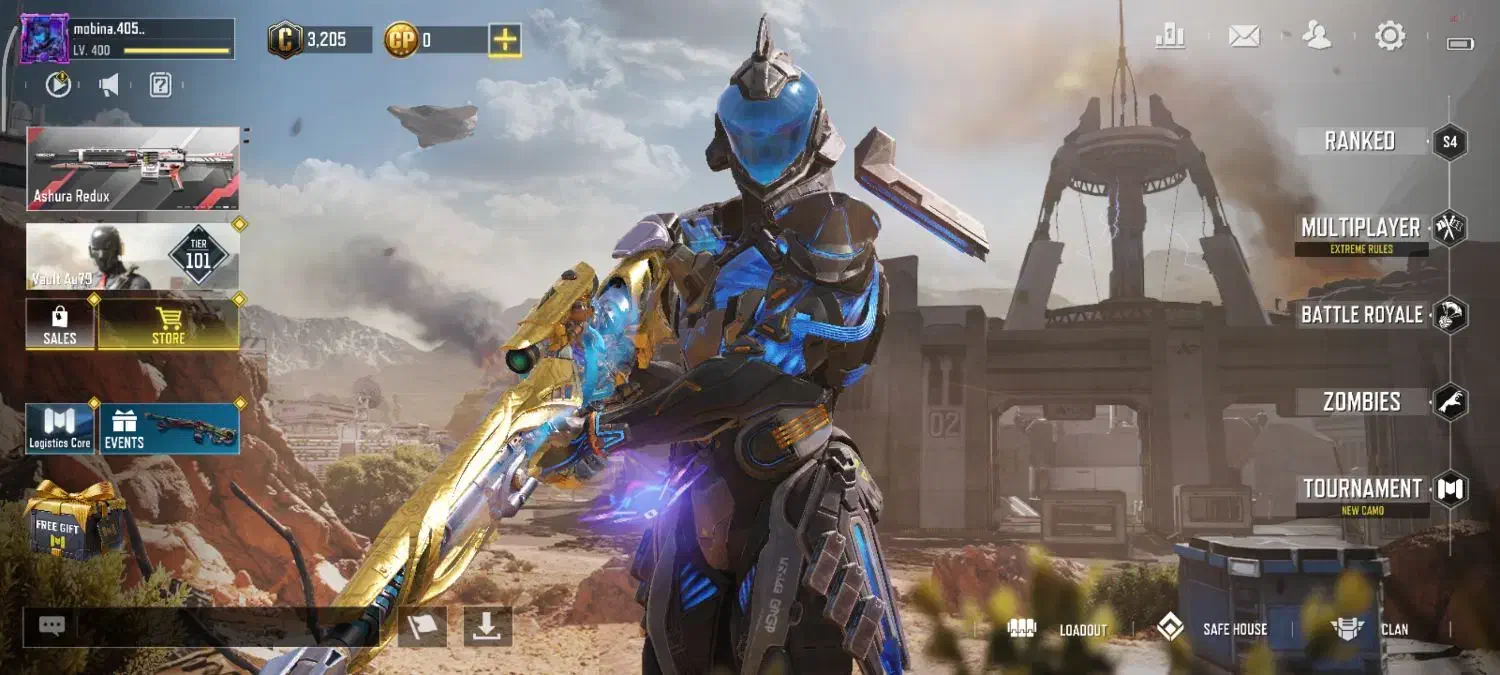Open the Settings gear icon
Image resolution: width=1500 pixels, height=675 pixels.
pyautogui.click(x=1390, y=37)
